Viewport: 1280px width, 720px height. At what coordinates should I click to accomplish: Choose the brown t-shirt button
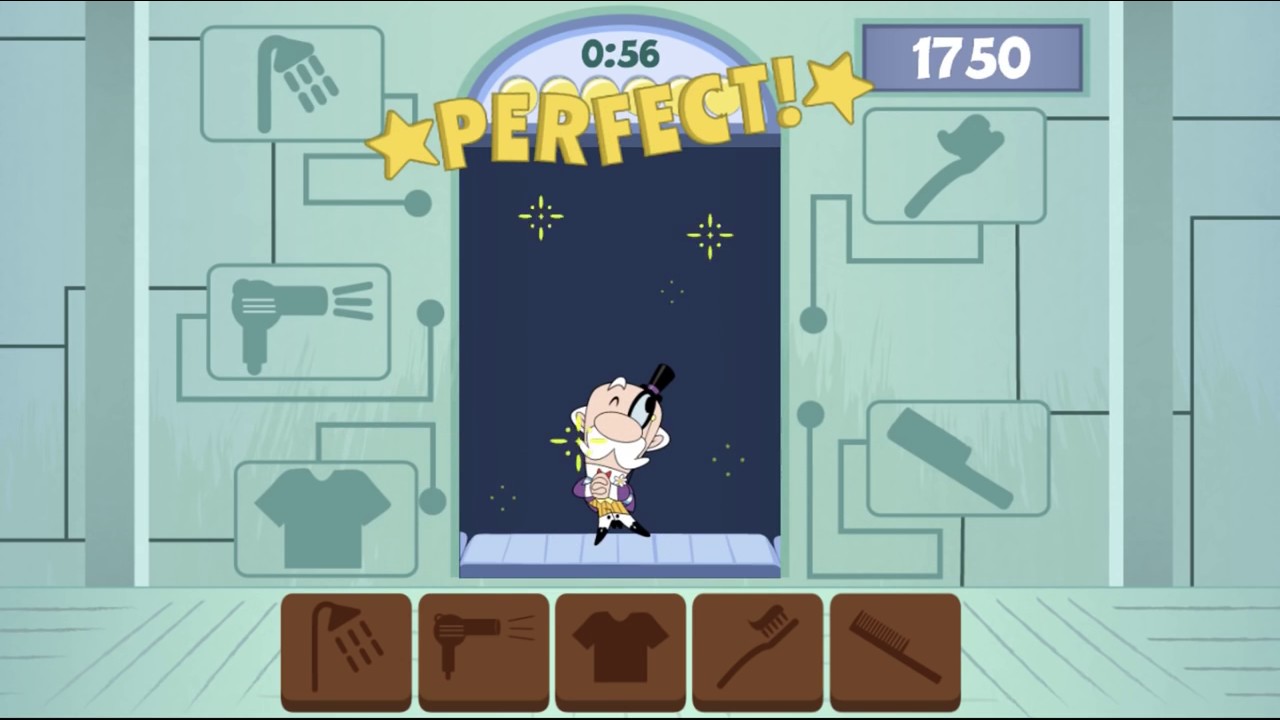click(620, 649)
